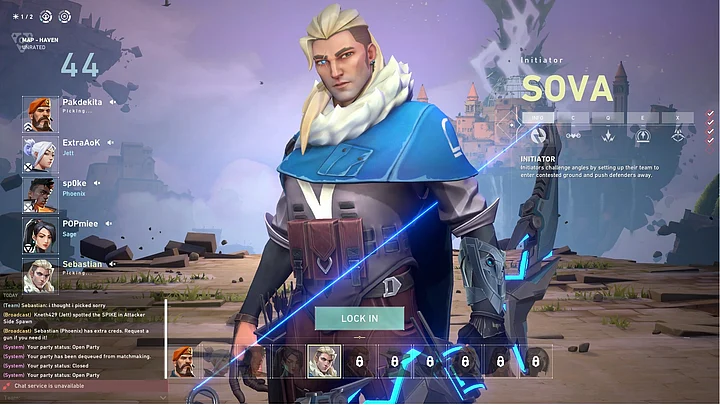Select the X ultimate ability tab
Viewport: 720px width, 405px height.
[677, 117]
